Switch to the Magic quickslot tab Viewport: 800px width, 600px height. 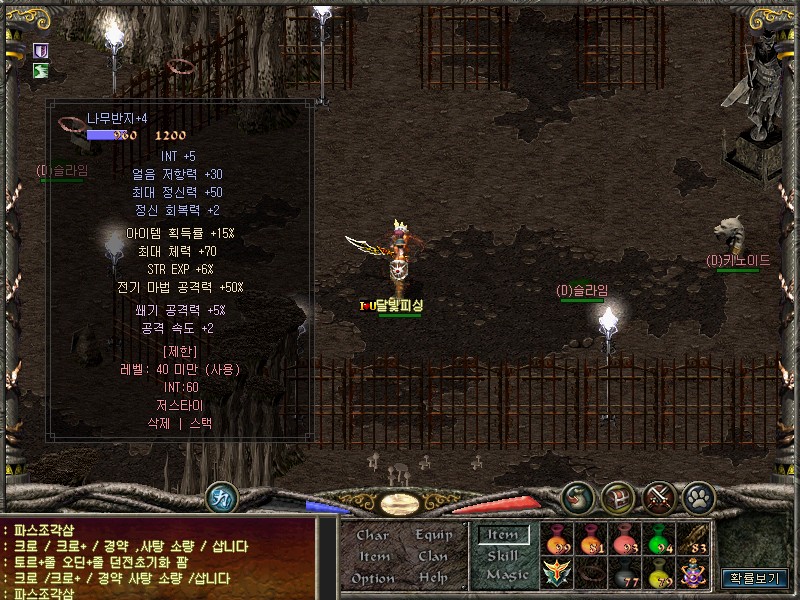(x=506, y=575)
